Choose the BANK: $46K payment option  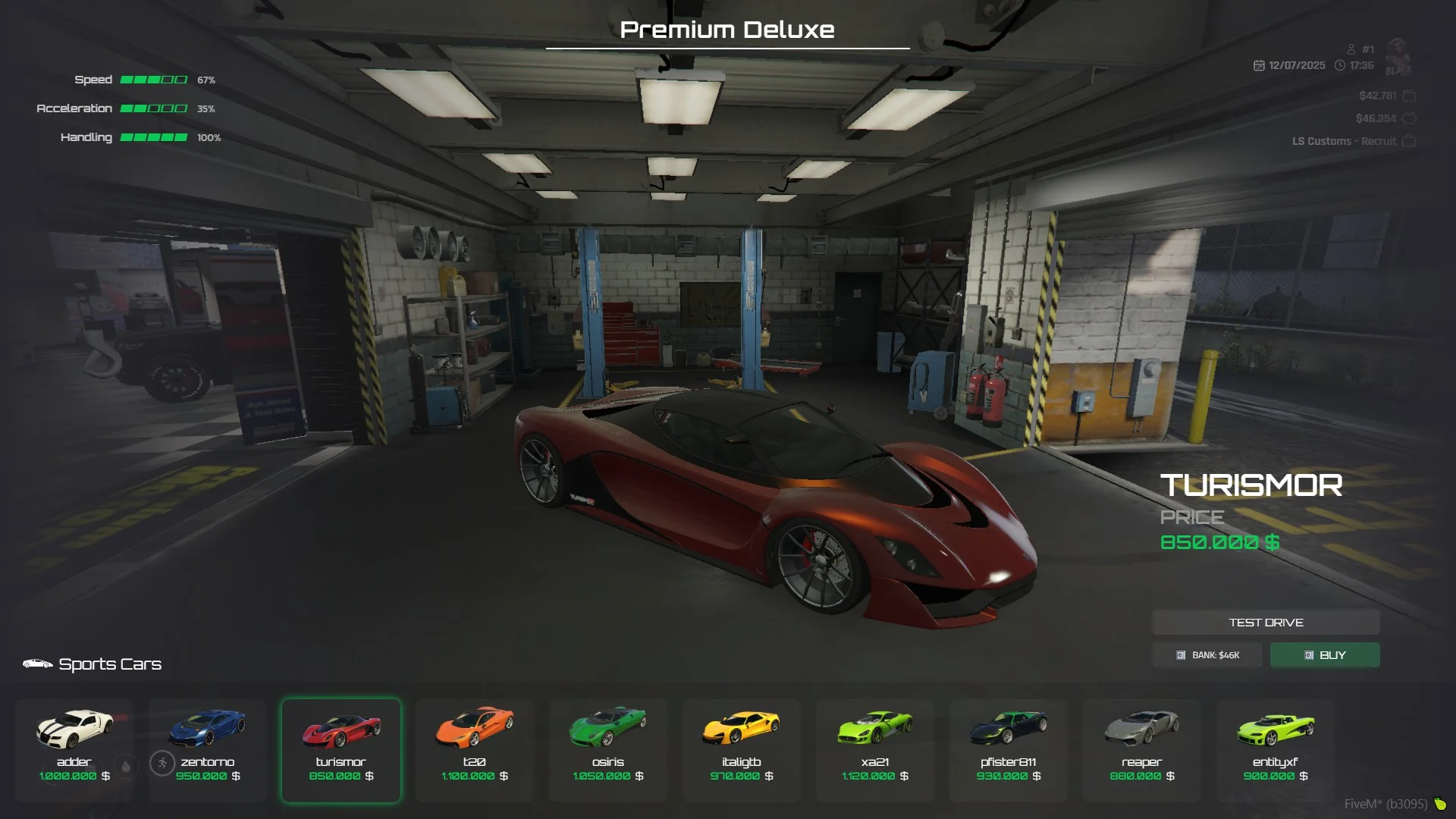click(x=1207, y=655)
